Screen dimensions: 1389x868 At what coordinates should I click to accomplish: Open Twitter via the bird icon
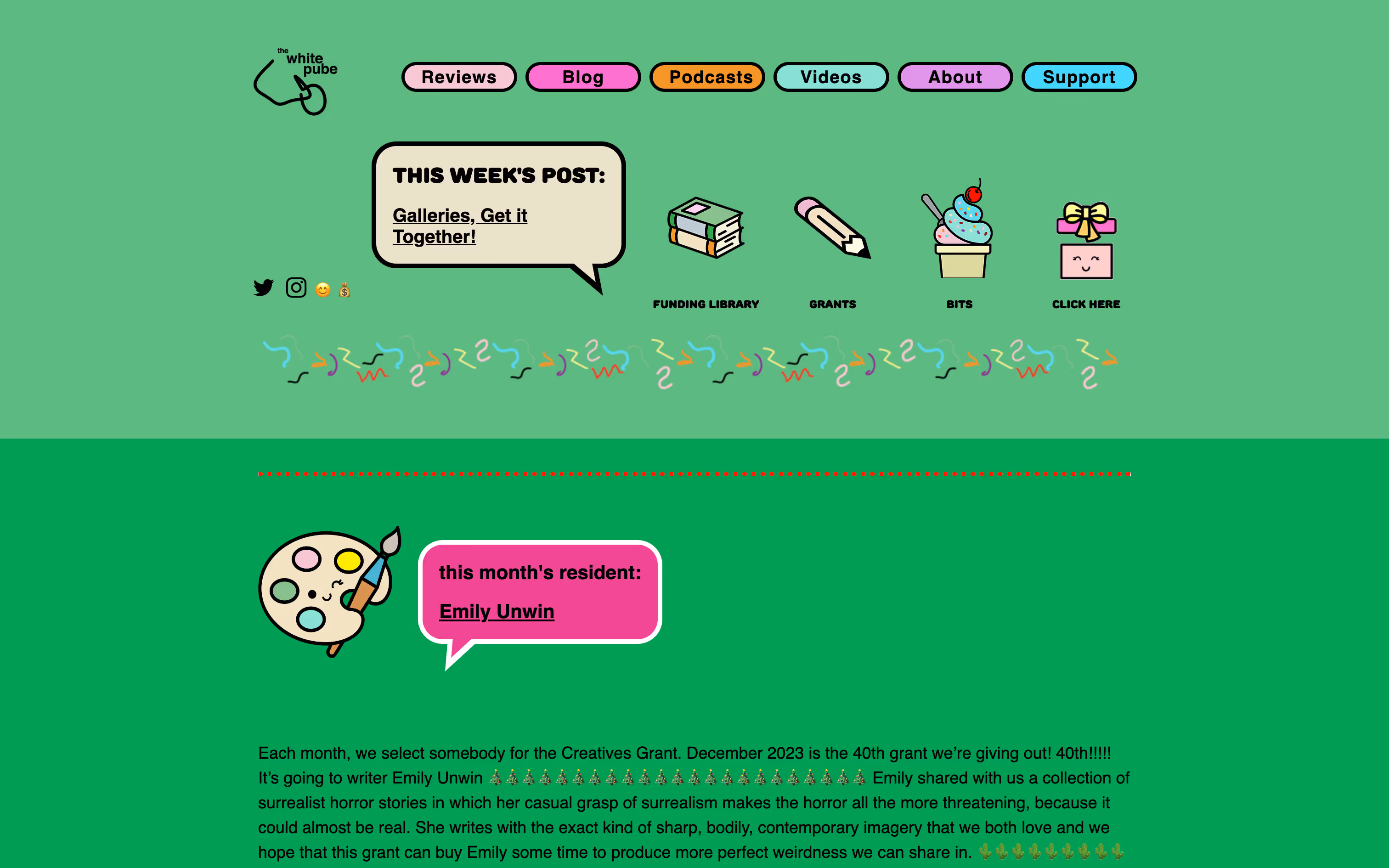pyautogui.click(x=265, y=287)
